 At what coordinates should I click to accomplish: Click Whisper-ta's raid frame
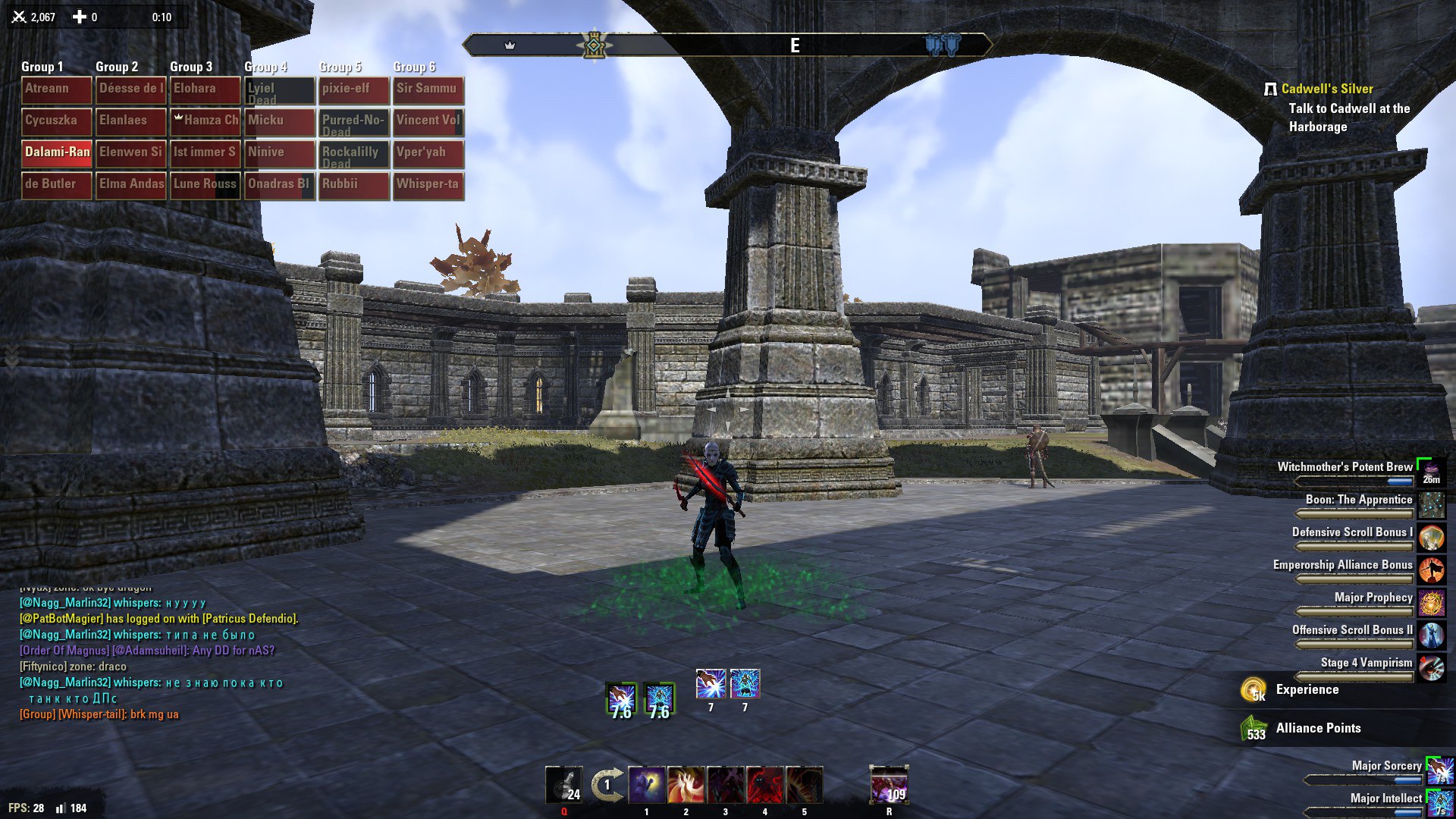[x=428, y=185]
